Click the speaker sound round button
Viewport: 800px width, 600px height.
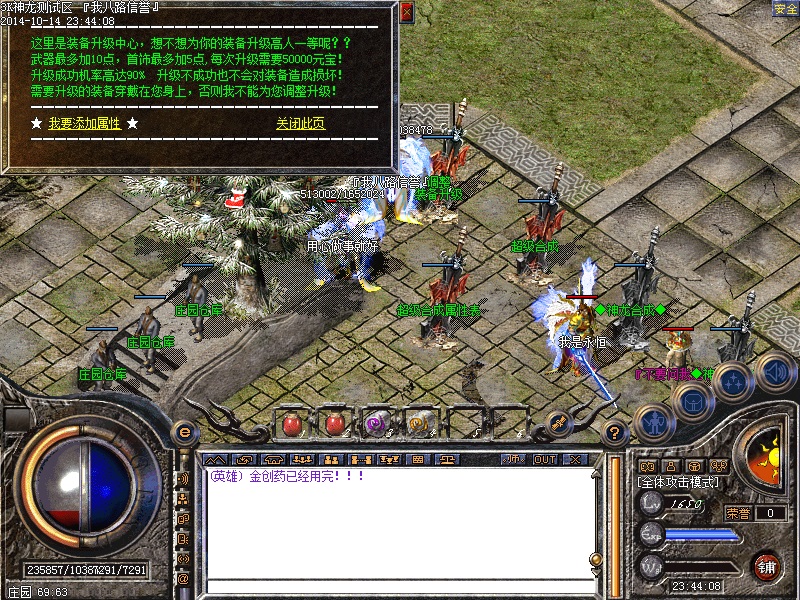(774, 372)
